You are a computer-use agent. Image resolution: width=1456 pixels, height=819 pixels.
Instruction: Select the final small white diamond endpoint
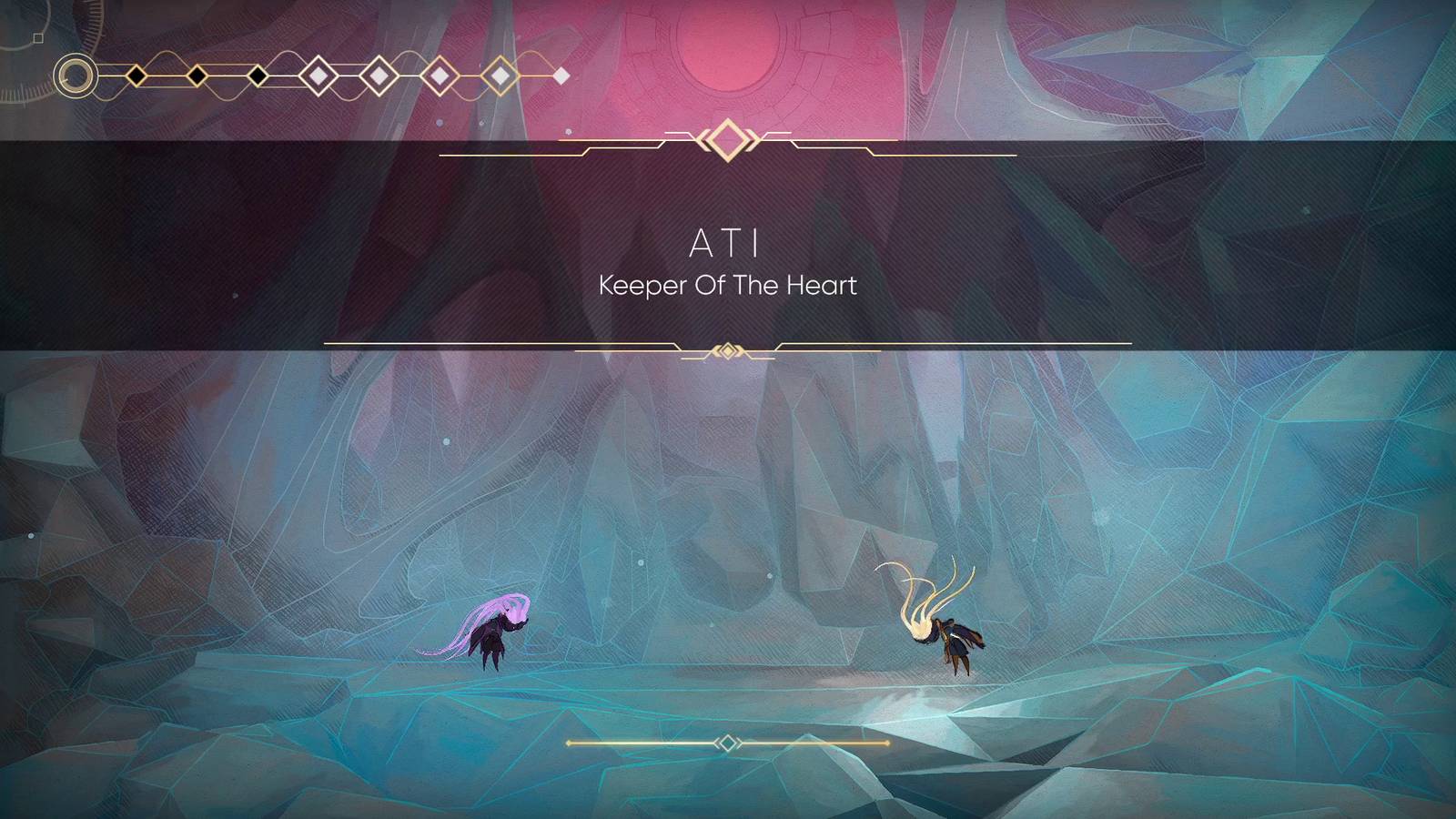[x=561, y=75]
